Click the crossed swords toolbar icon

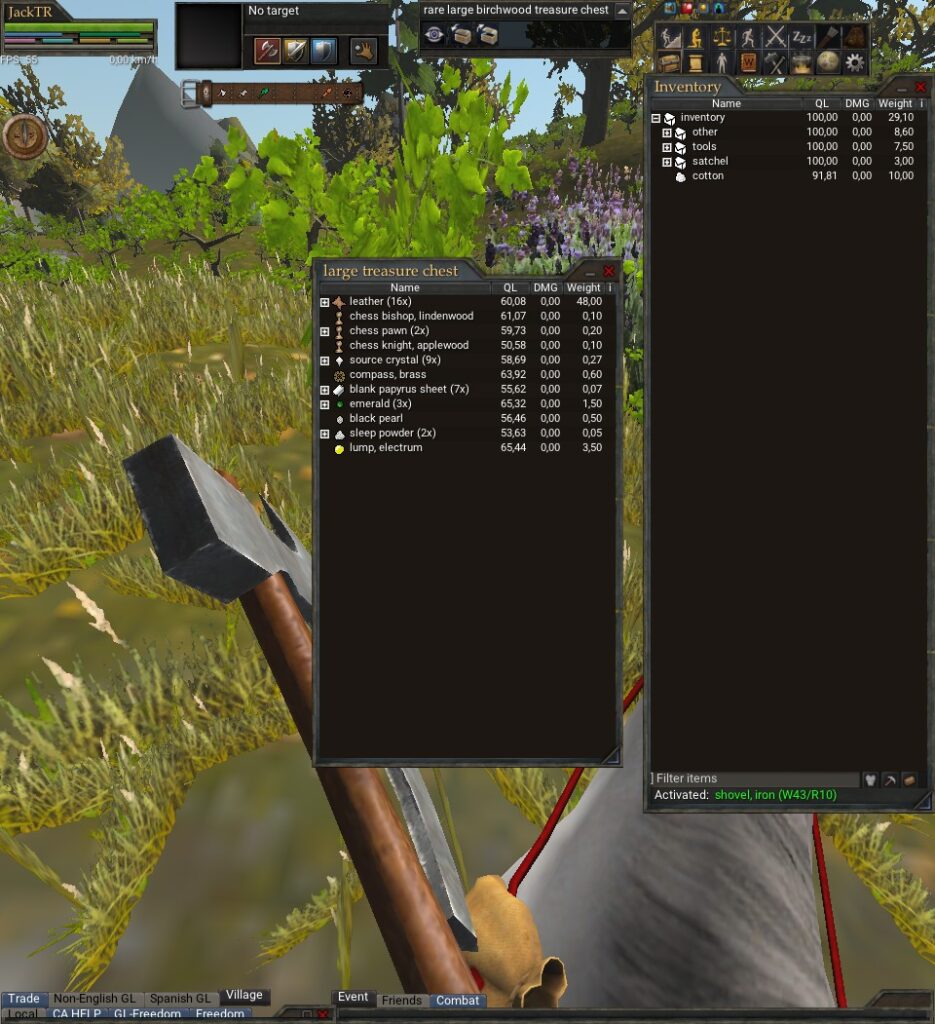775,38
